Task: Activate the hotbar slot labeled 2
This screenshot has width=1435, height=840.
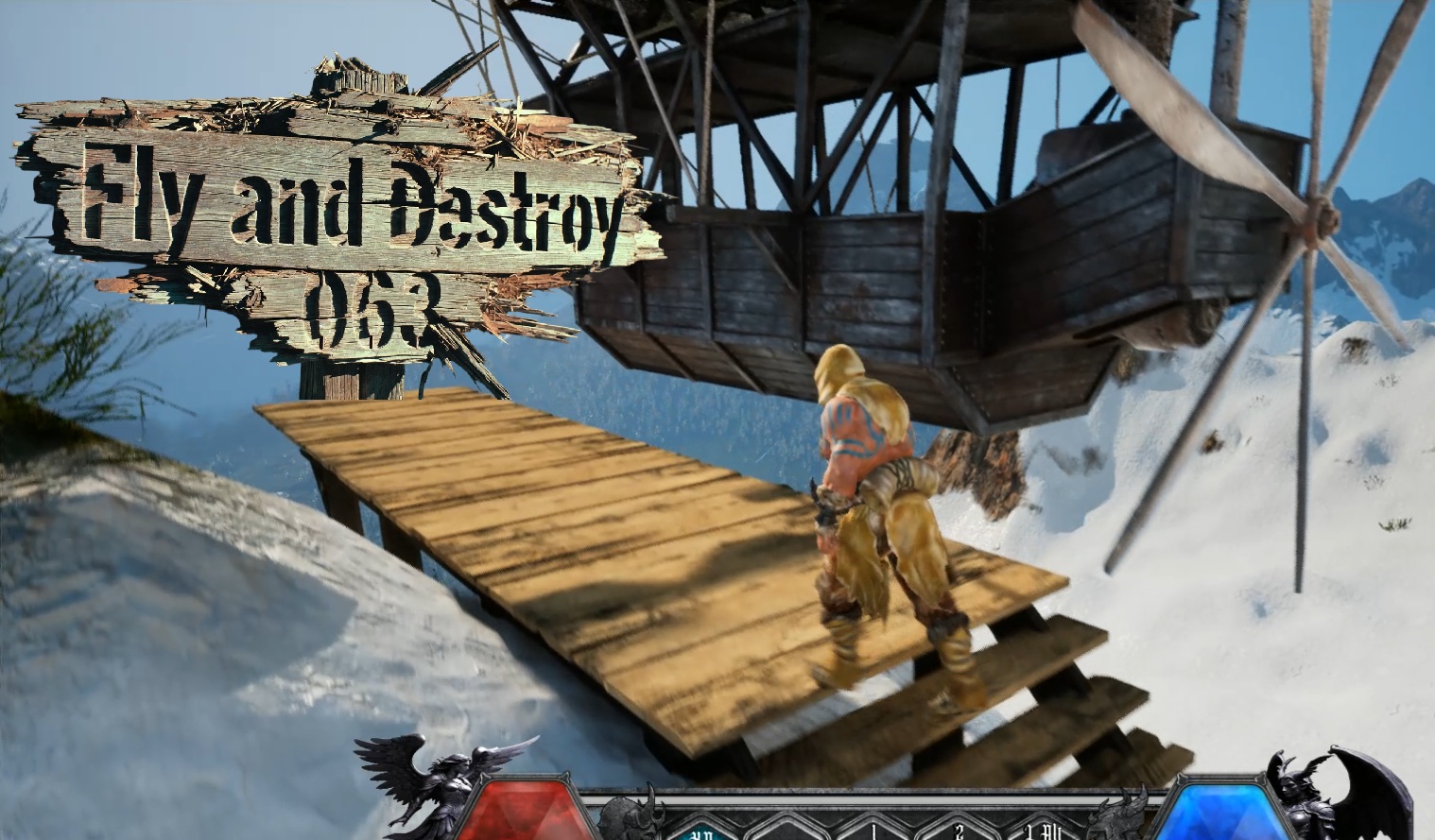Action: pos(959,831)
